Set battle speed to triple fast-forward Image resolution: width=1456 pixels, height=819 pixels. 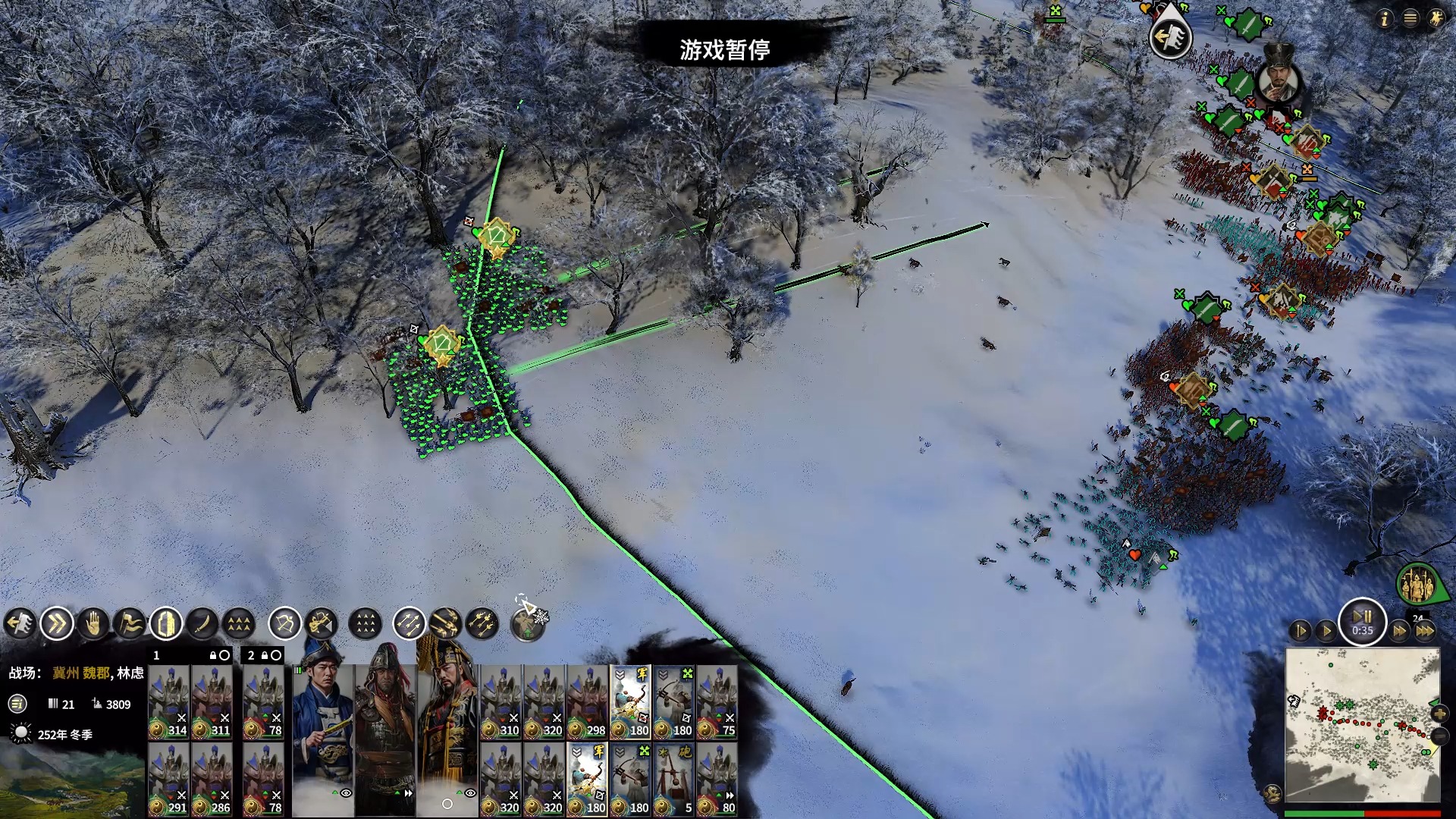tap(1425, 631)
